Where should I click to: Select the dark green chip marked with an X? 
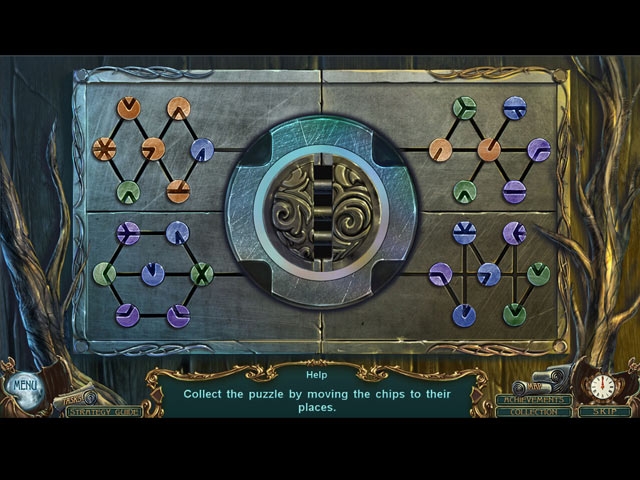point(202,273)
